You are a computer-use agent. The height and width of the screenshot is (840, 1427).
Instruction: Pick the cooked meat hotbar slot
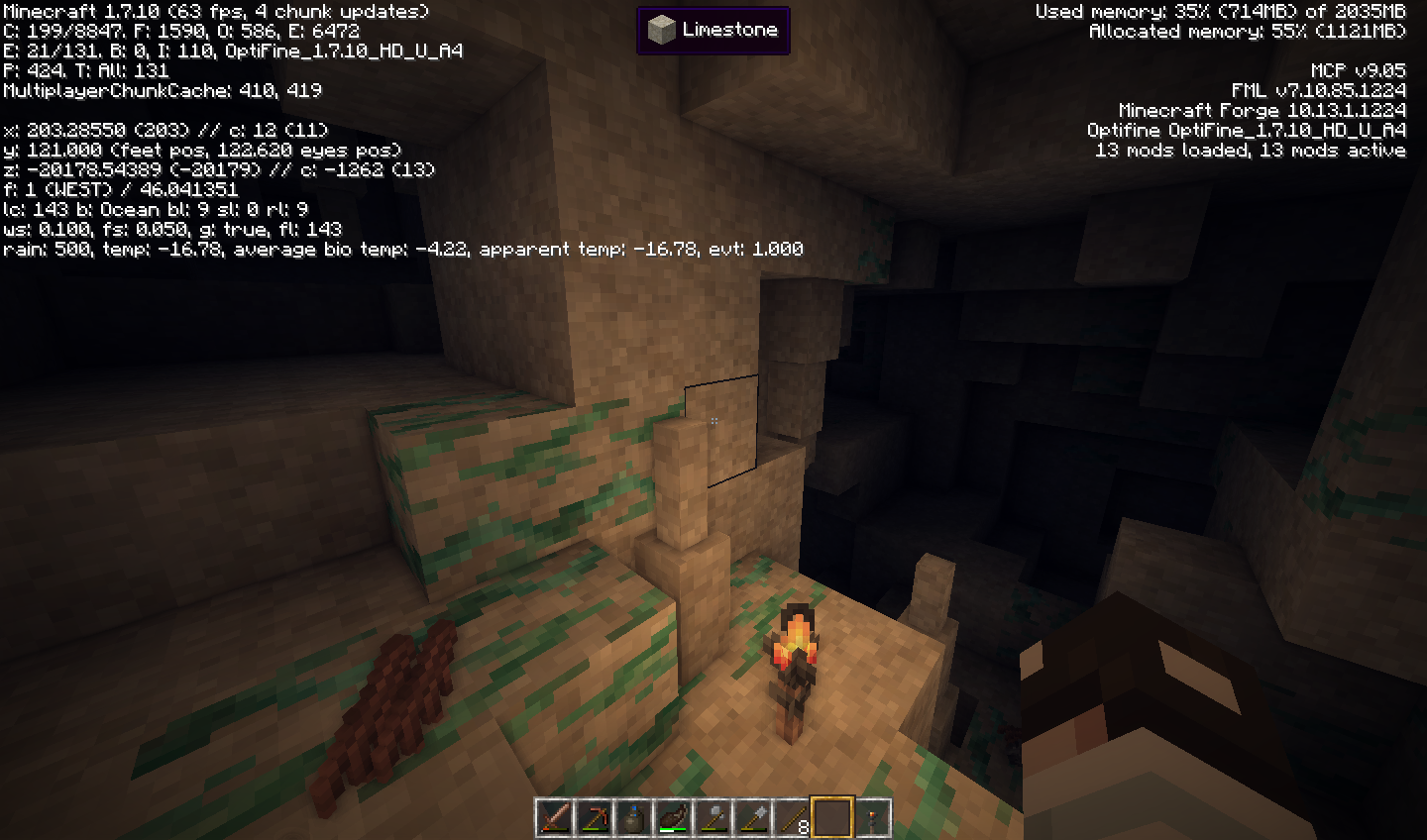pyautogui.click(x=674, y=818)
